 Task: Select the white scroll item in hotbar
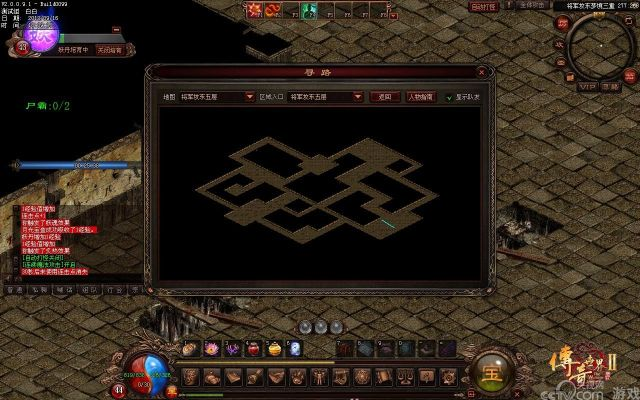pyautogui.click(x=296, y=348)
